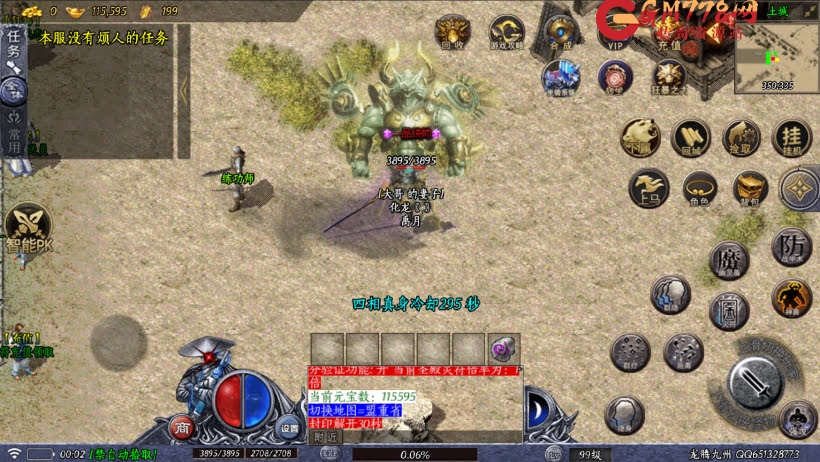This screenshot has width=820, height=462.
Task: Activate the 防 defense skill
Action: tap(791, 246)
